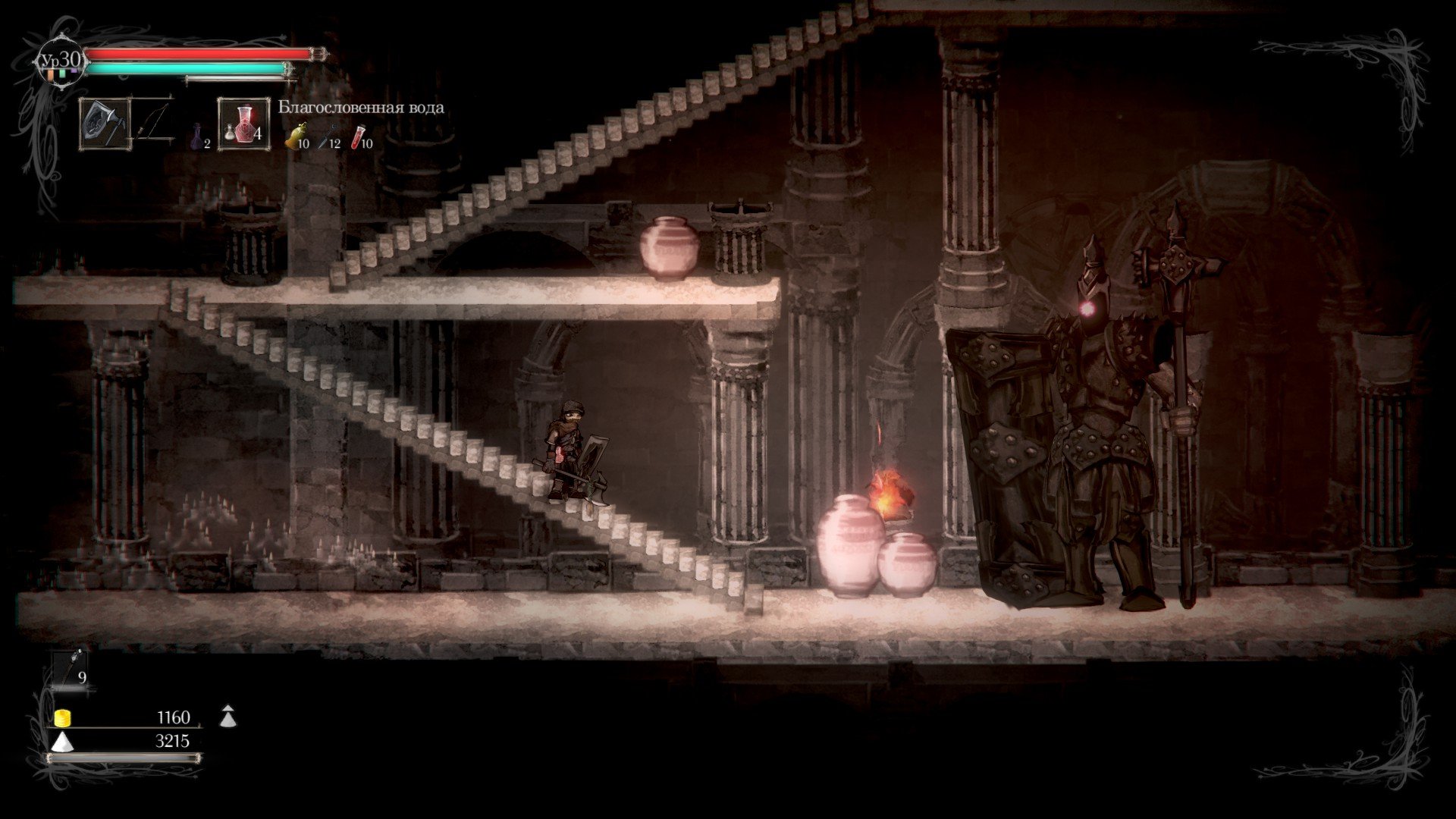Select the shield and axe weapon slot
1456x819 pixels.
point(102,124)
